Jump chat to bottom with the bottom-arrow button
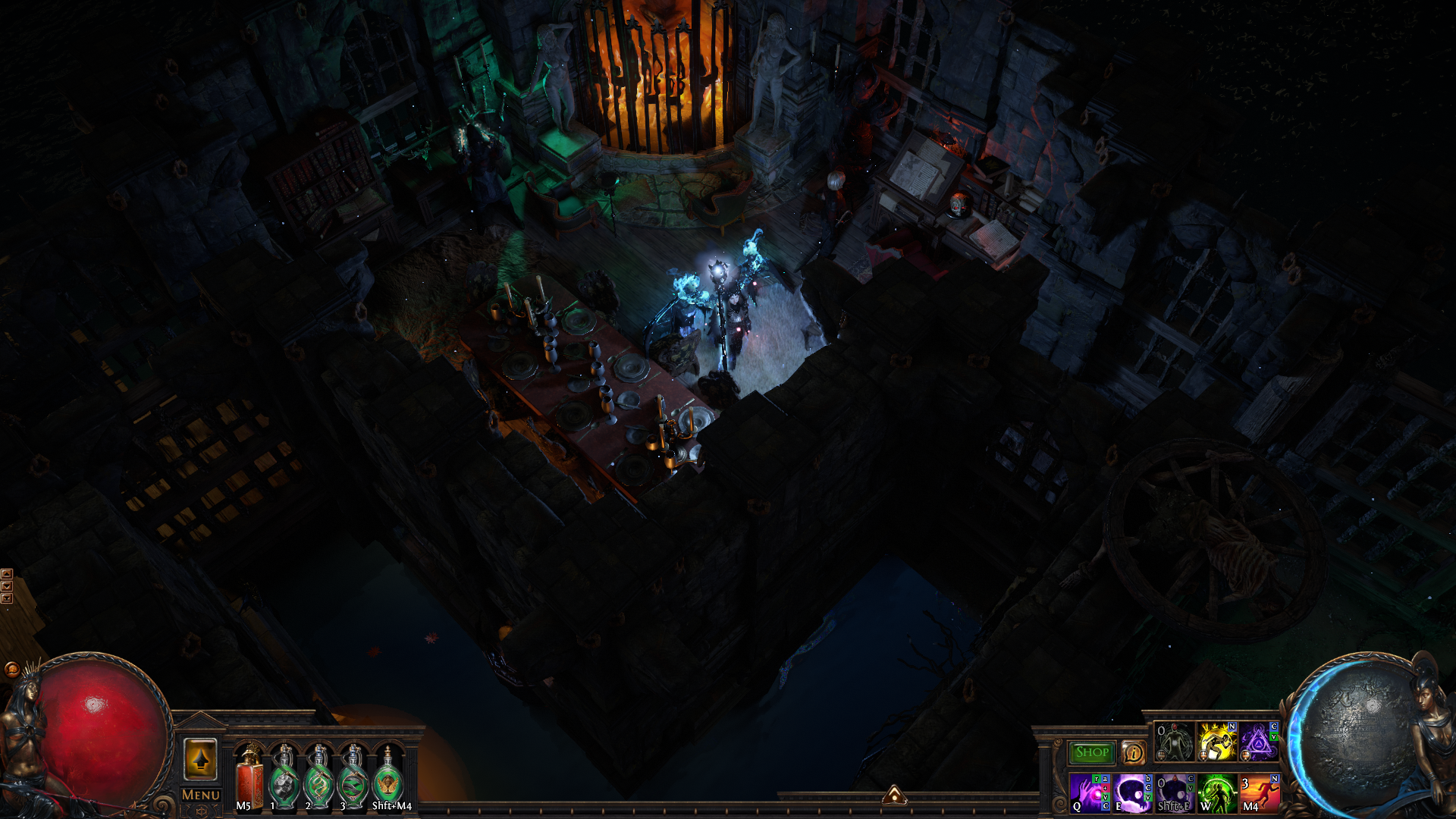1456x819 pixels. [x=7, y=598]
